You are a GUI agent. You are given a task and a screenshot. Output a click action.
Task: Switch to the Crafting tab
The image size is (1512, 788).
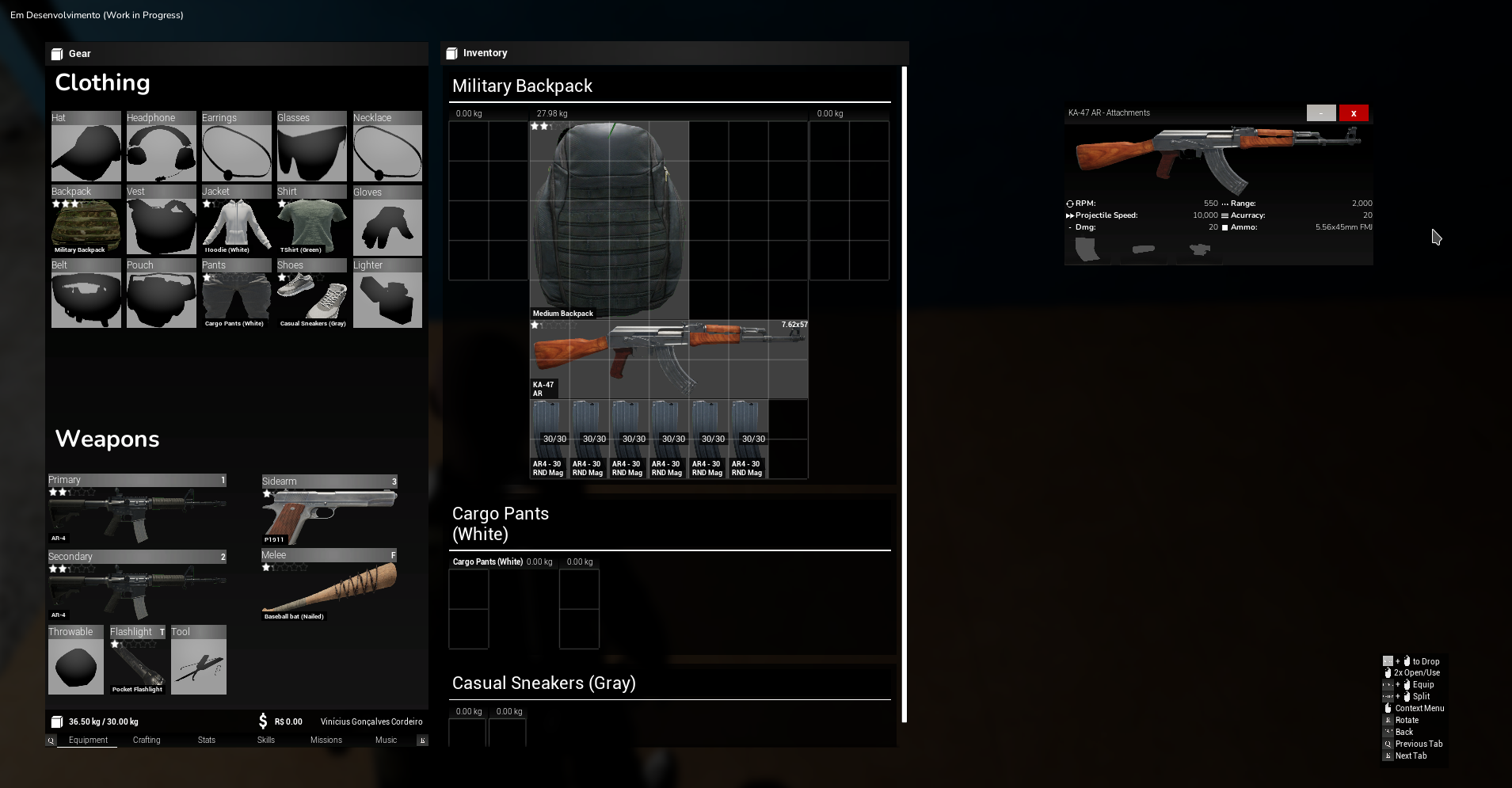147,740
